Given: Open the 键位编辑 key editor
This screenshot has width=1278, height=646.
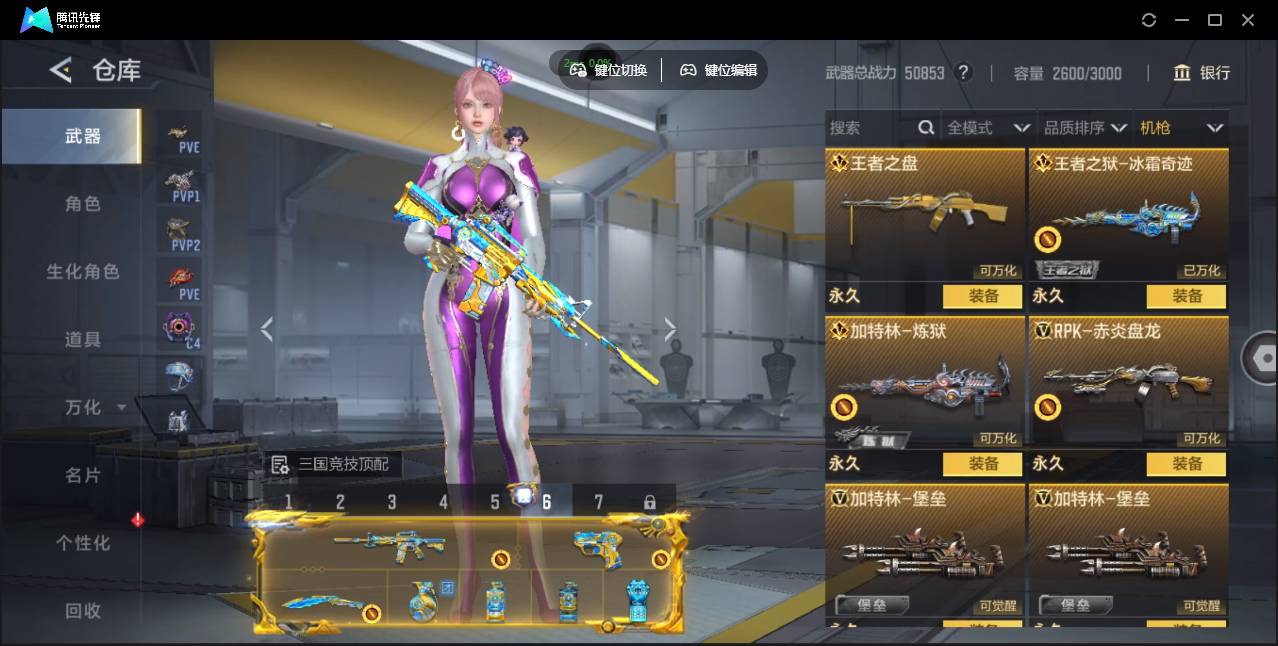Looking at the screenshot, I should [x=719, y=70].
